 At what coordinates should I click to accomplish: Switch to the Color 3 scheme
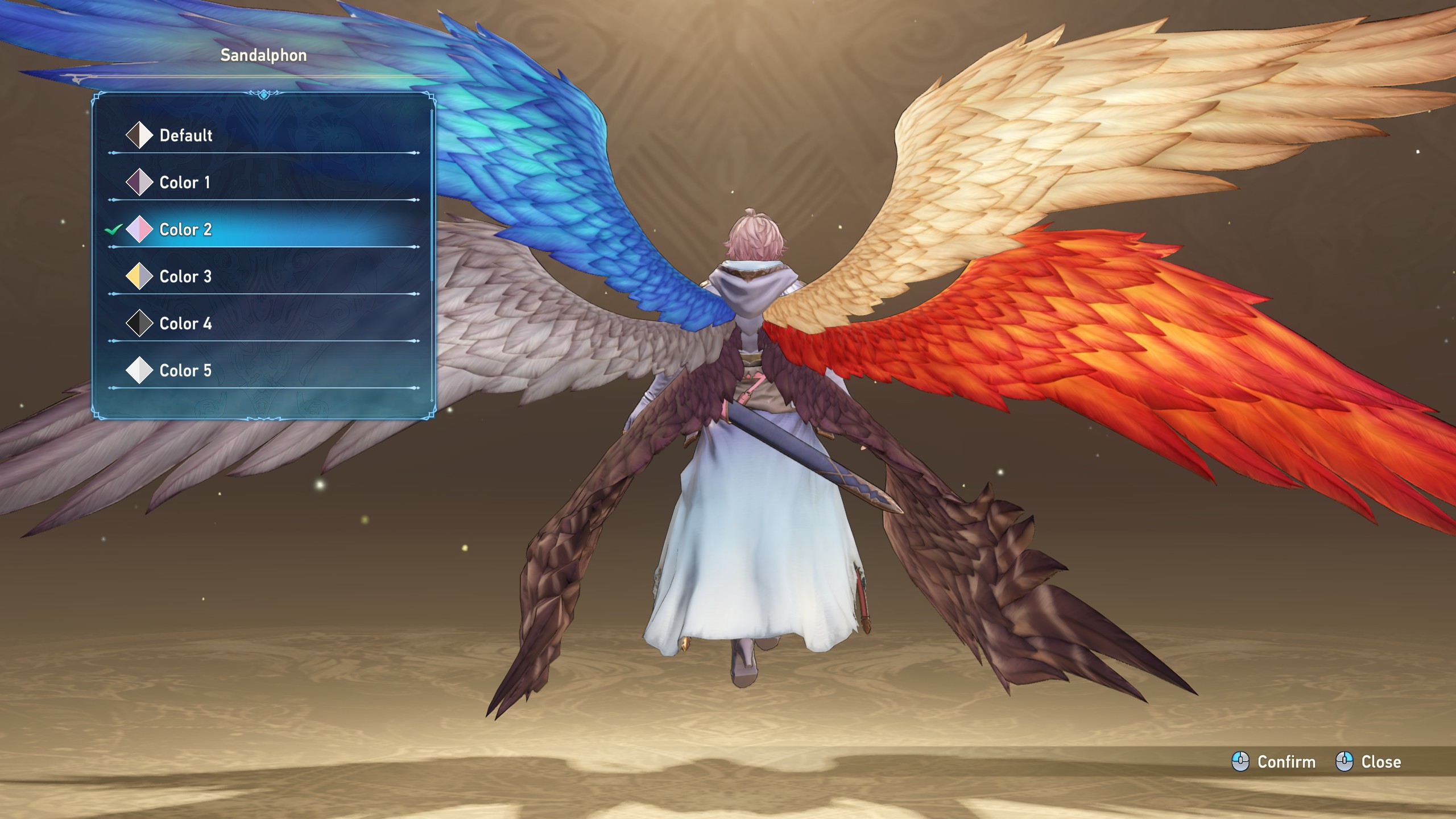(x=185, y=277)
